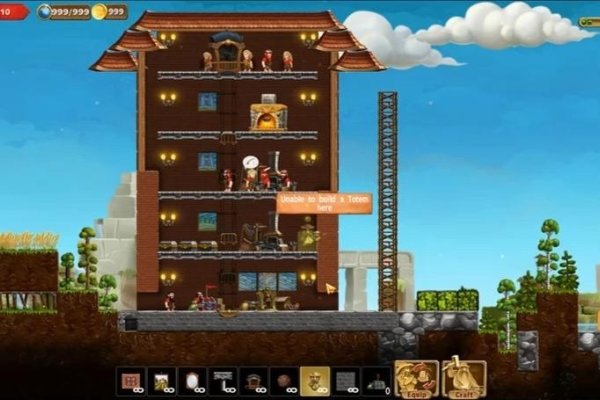Select the red brick wall hotbar slot
600x400 pixels.
129,381
